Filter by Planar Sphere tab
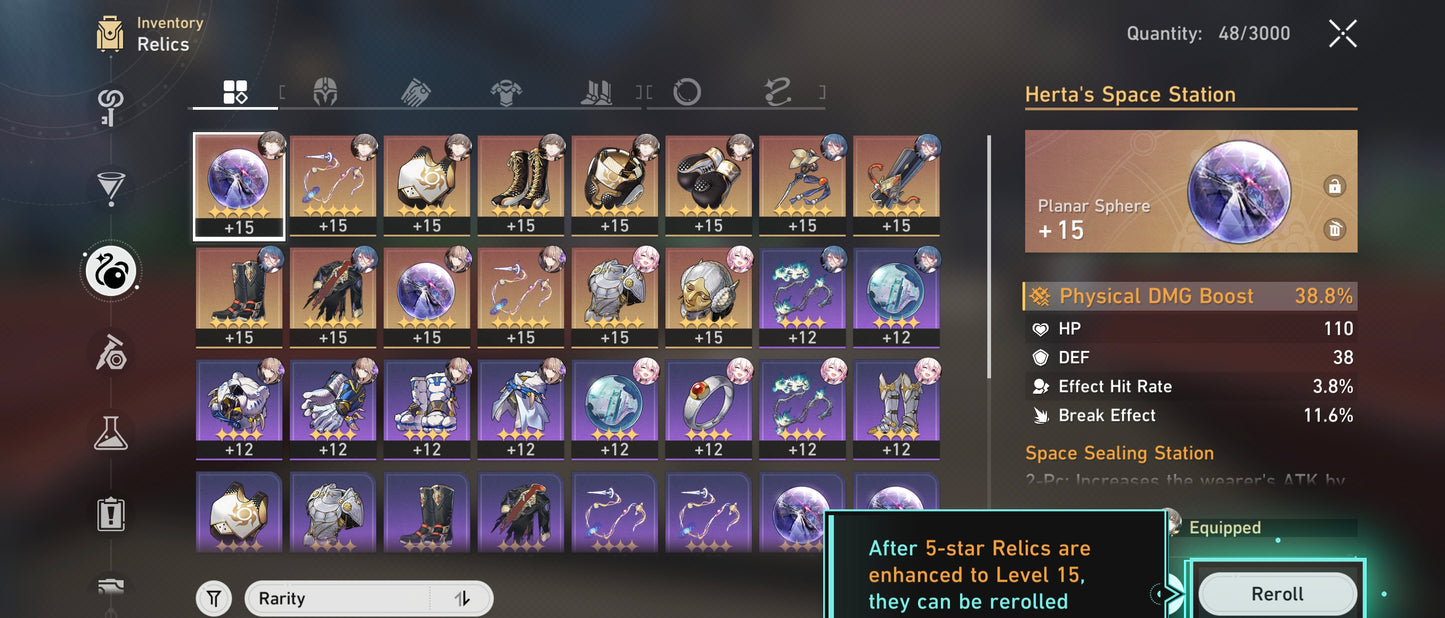Screen dimensions: 1445x618 pos(687,93)
